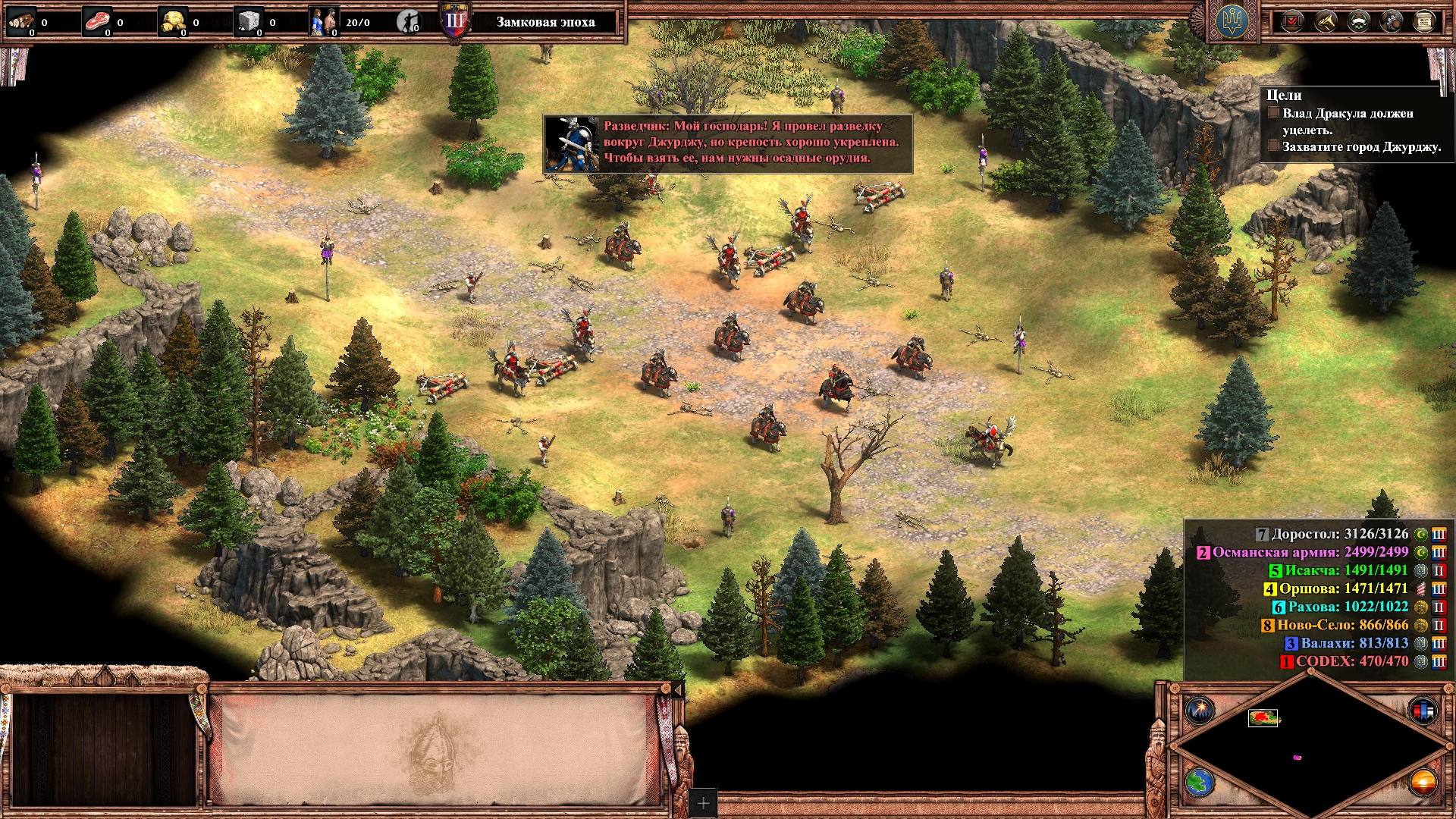
Task: Toggle the player color banners button
Action: 1422,711
